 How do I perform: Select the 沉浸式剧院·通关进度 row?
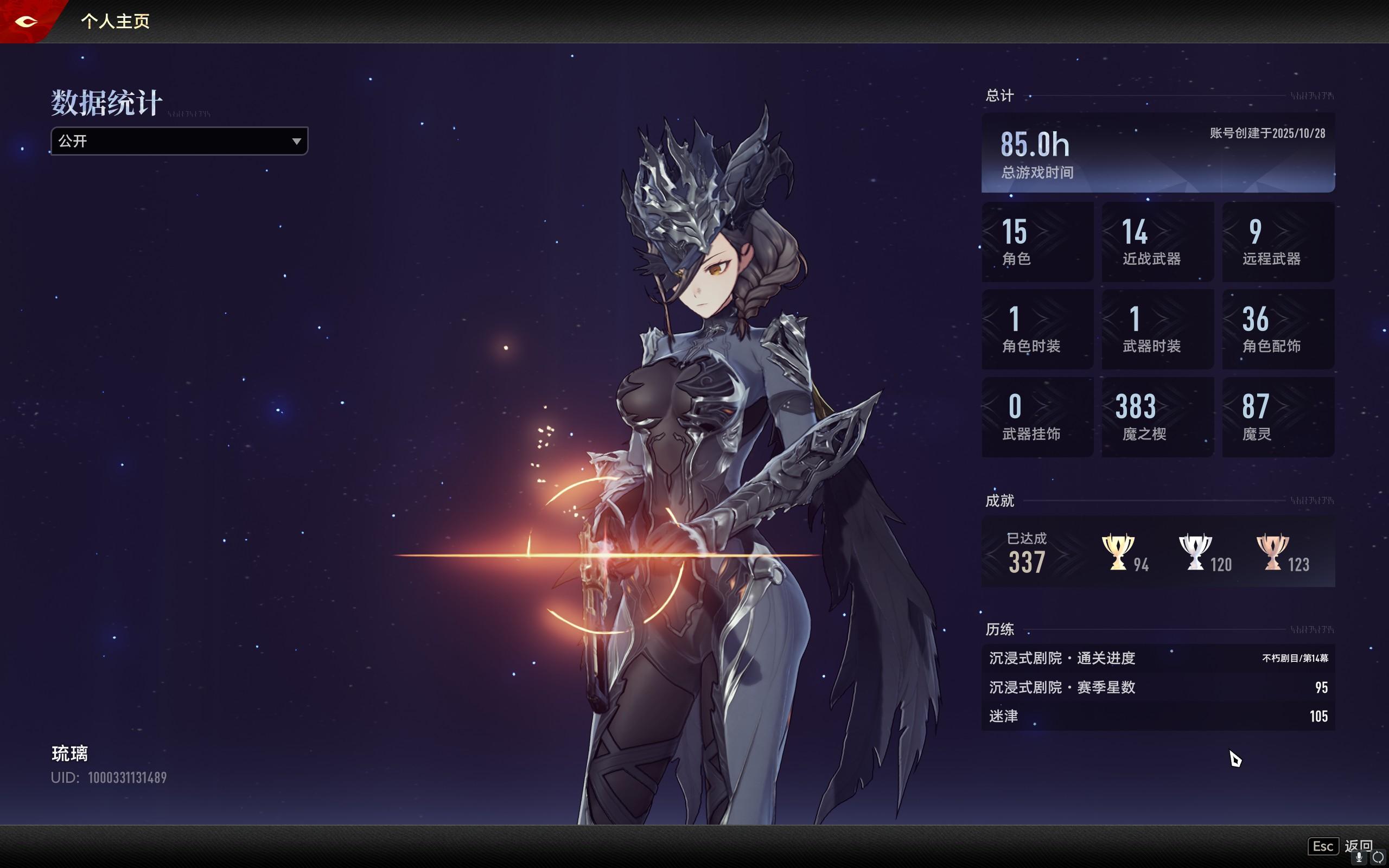click(1157, 658)
